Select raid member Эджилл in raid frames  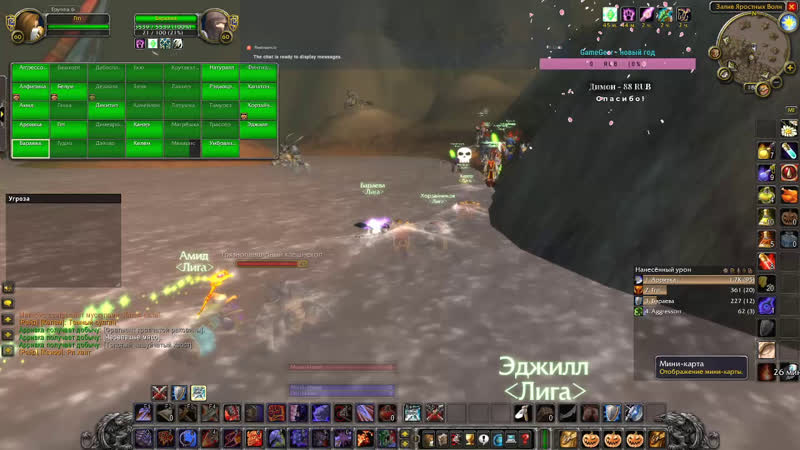coord(257,123)
